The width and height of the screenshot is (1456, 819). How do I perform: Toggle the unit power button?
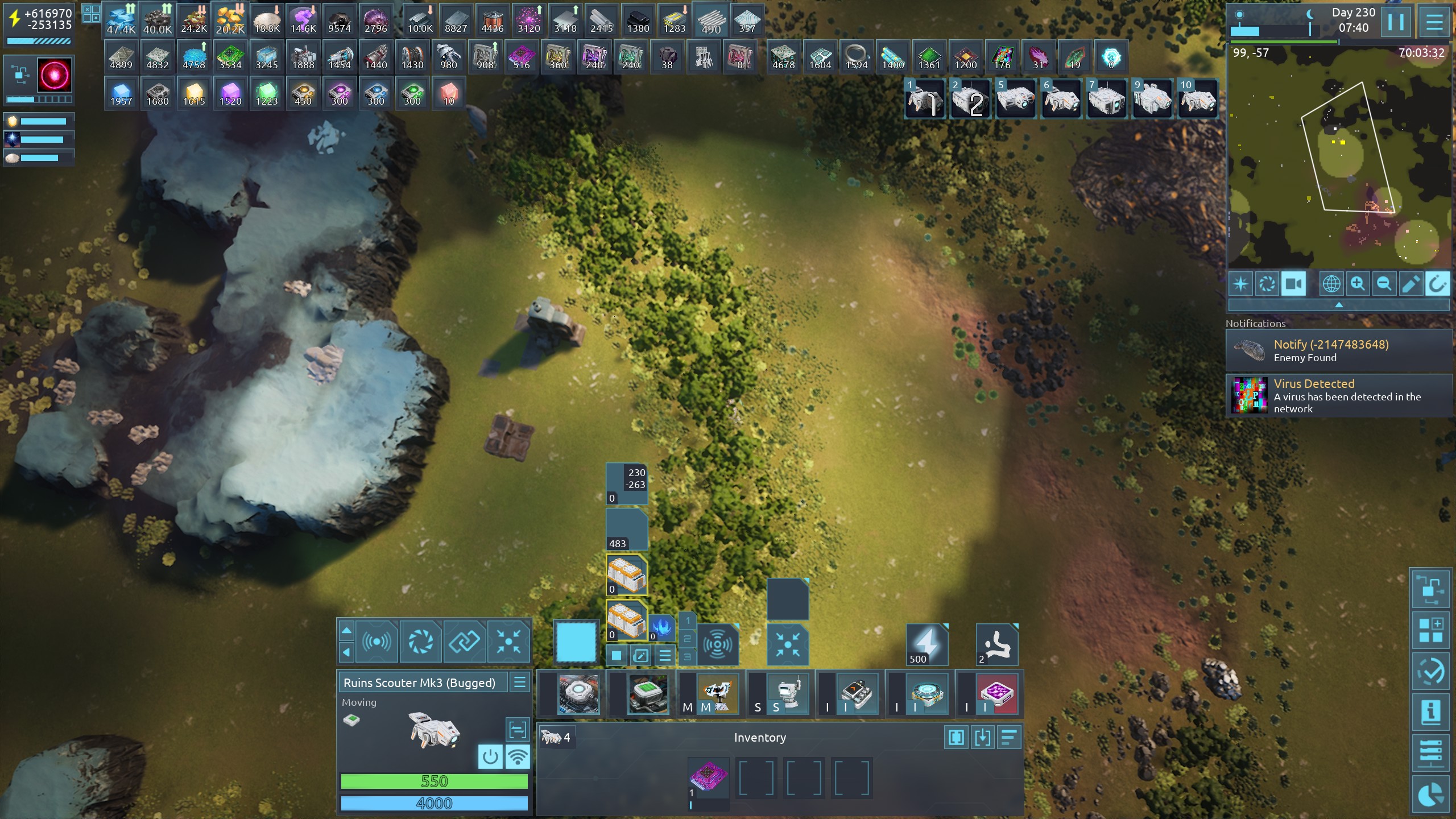490,757
